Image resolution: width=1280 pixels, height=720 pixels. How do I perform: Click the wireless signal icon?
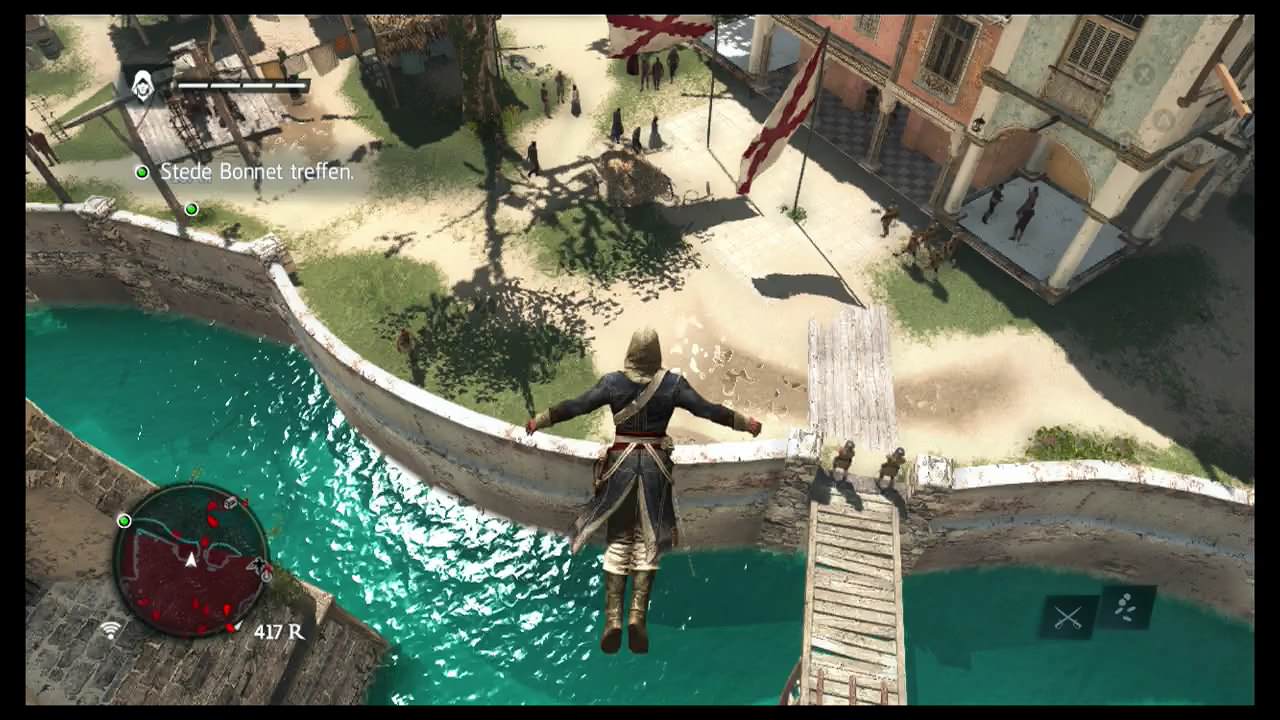(110, 630)
